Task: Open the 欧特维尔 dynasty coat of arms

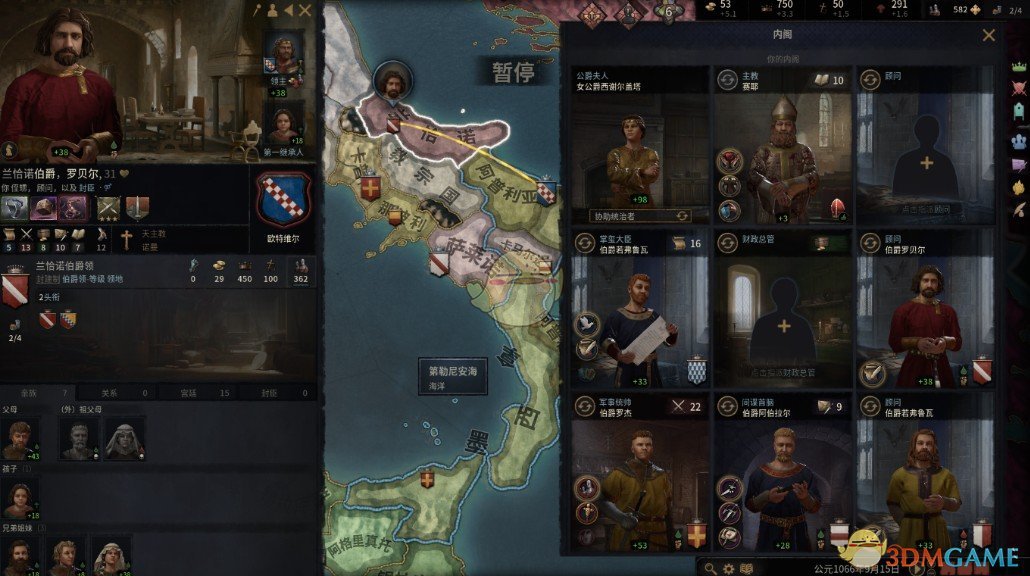Action: (x=285, y=200)
